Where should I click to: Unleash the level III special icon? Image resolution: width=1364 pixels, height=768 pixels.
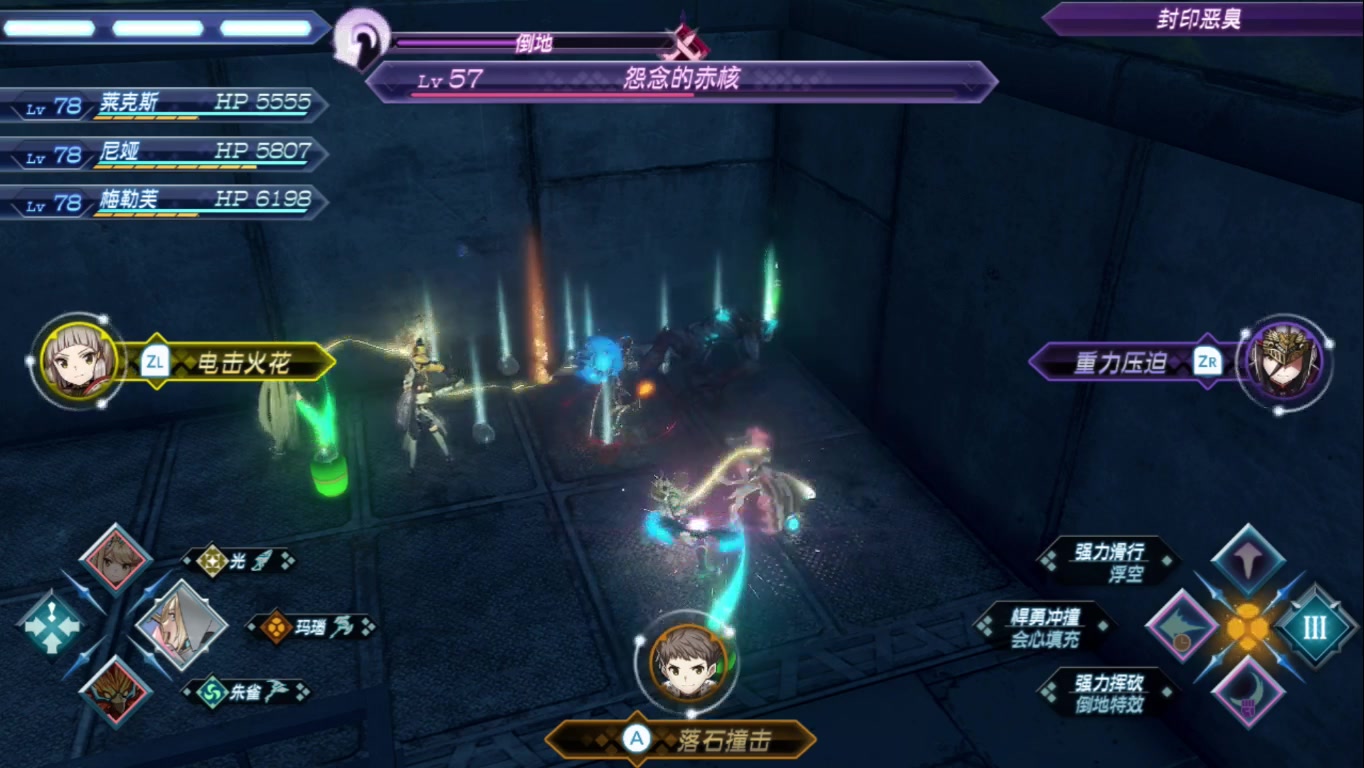1314,627
